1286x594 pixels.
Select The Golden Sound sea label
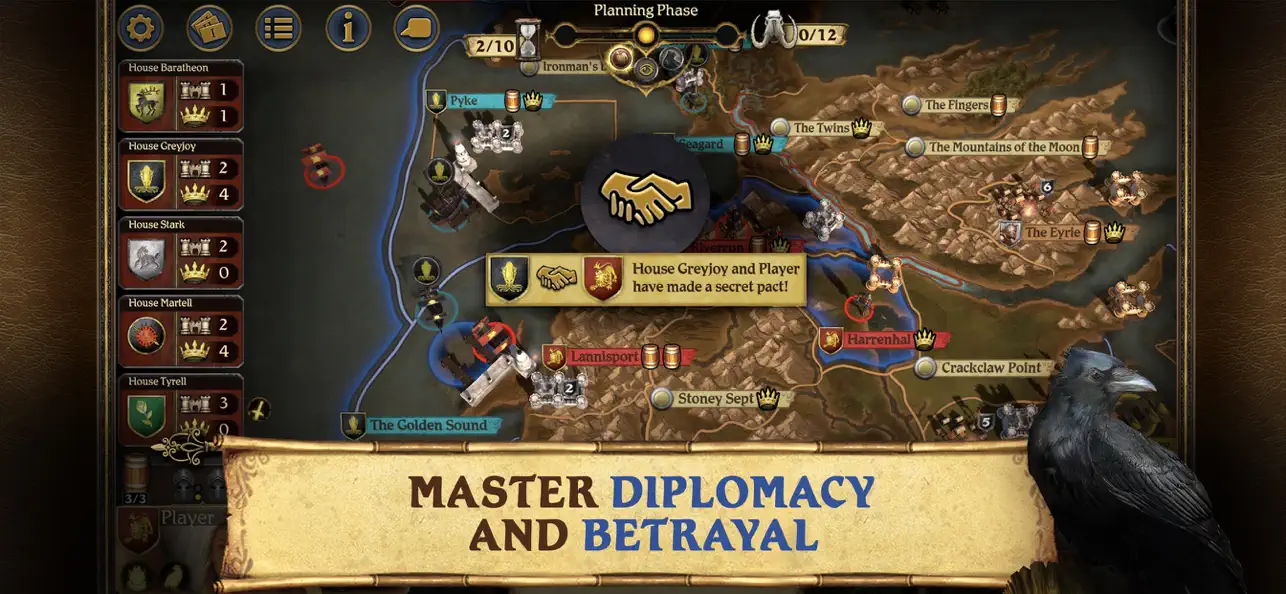coord(428,425)
